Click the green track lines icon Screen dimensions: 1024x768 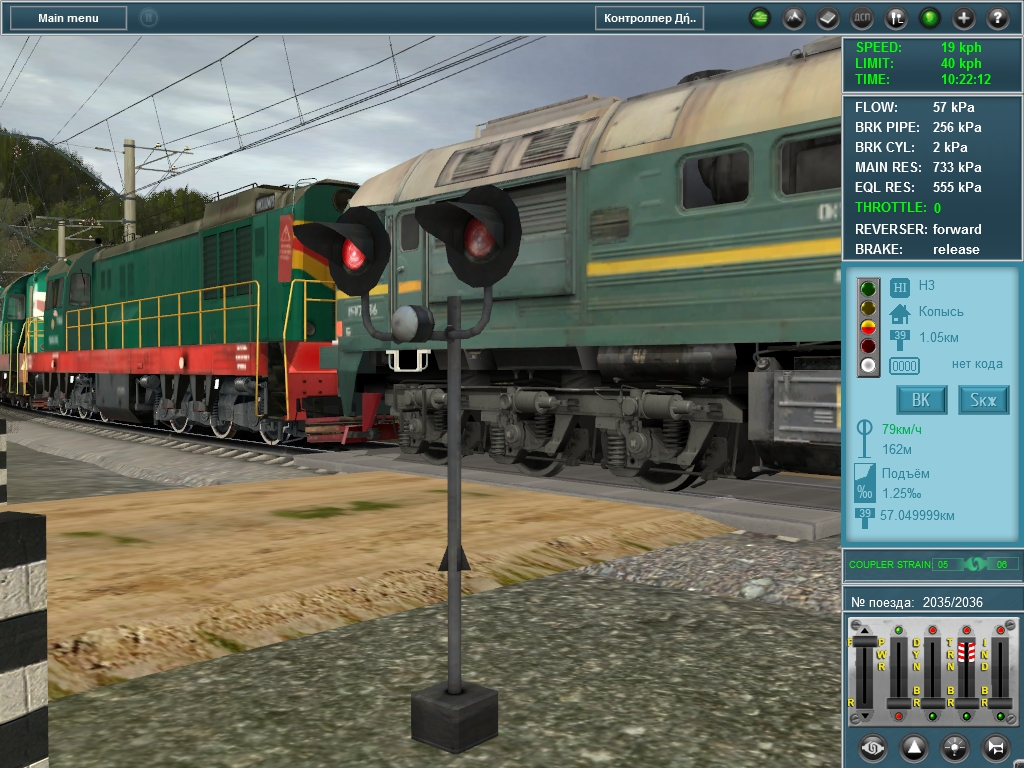click(x=760, y=18)
